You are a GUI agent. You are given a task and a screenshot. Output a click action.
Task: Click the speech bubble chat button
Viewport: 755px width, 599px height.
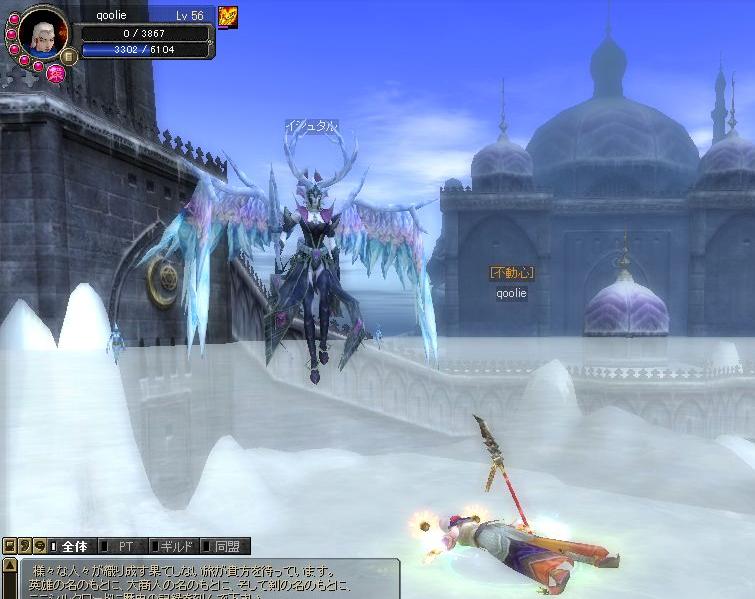[x=39, y=546]
